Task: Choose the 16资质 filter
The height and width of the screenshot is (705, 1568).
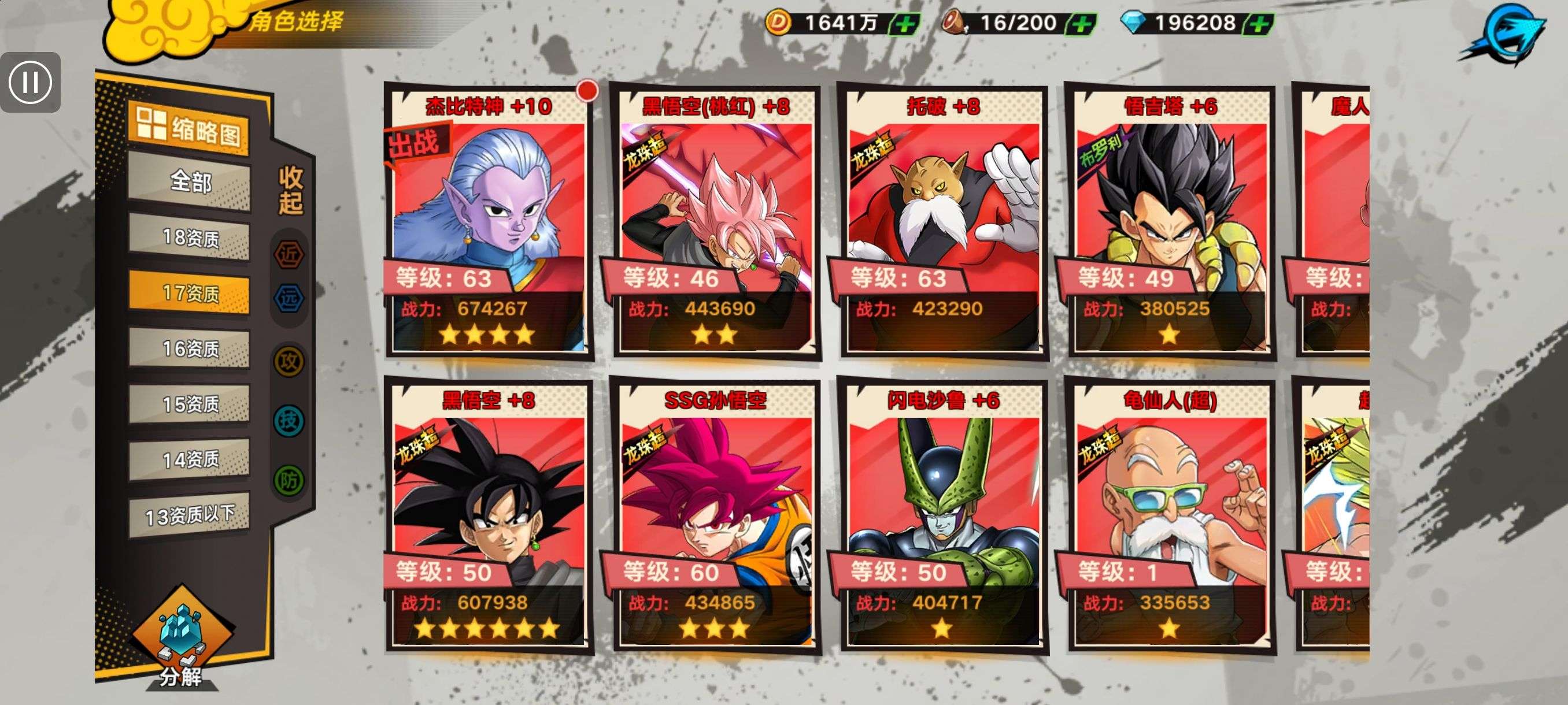Action: (190, 348)
